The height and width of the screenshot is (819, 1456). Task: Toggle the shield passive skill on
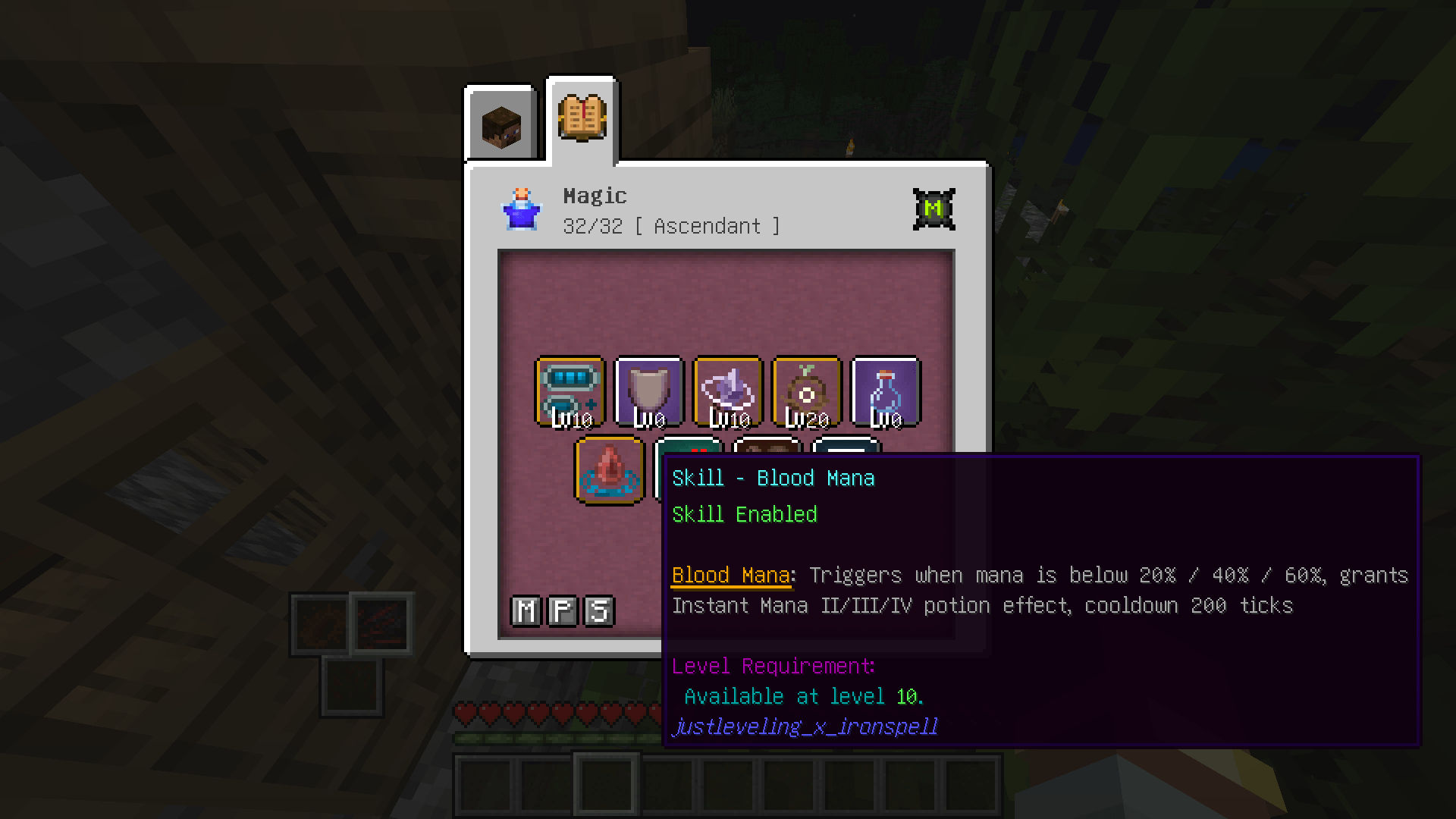pos(650,391)
